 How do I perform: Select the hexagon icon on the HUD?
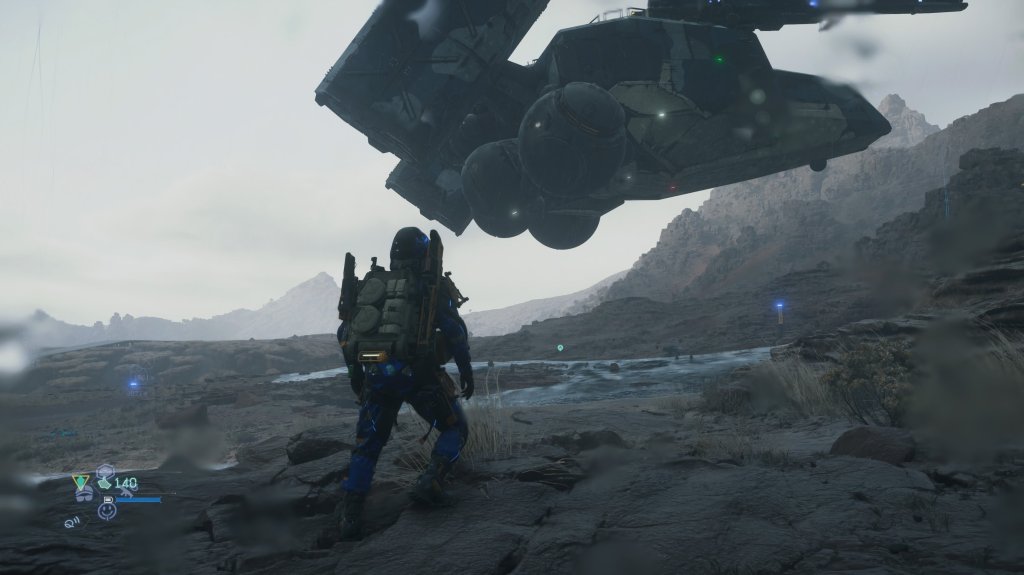tap(105, 470)
